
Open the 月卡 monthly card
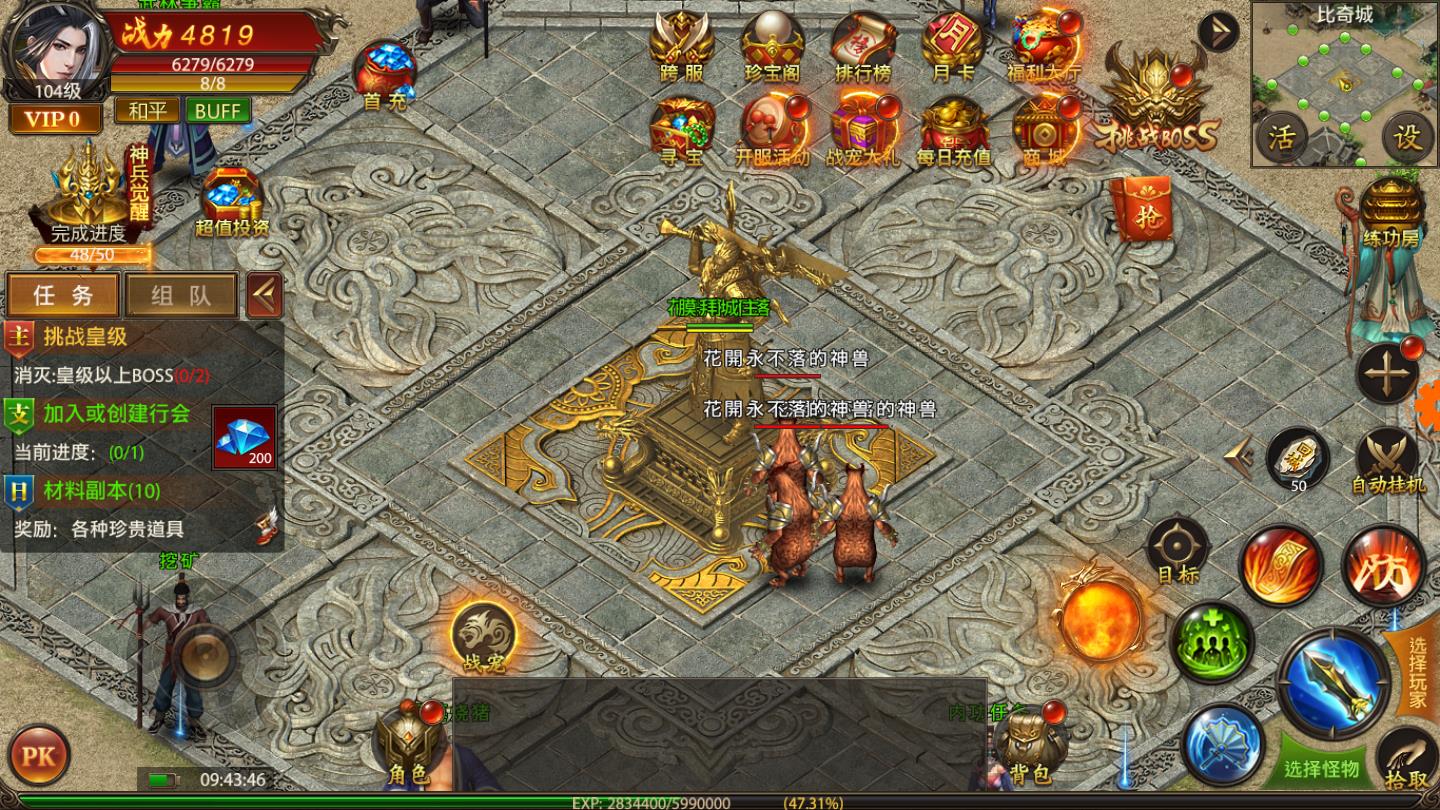point(953,47)
